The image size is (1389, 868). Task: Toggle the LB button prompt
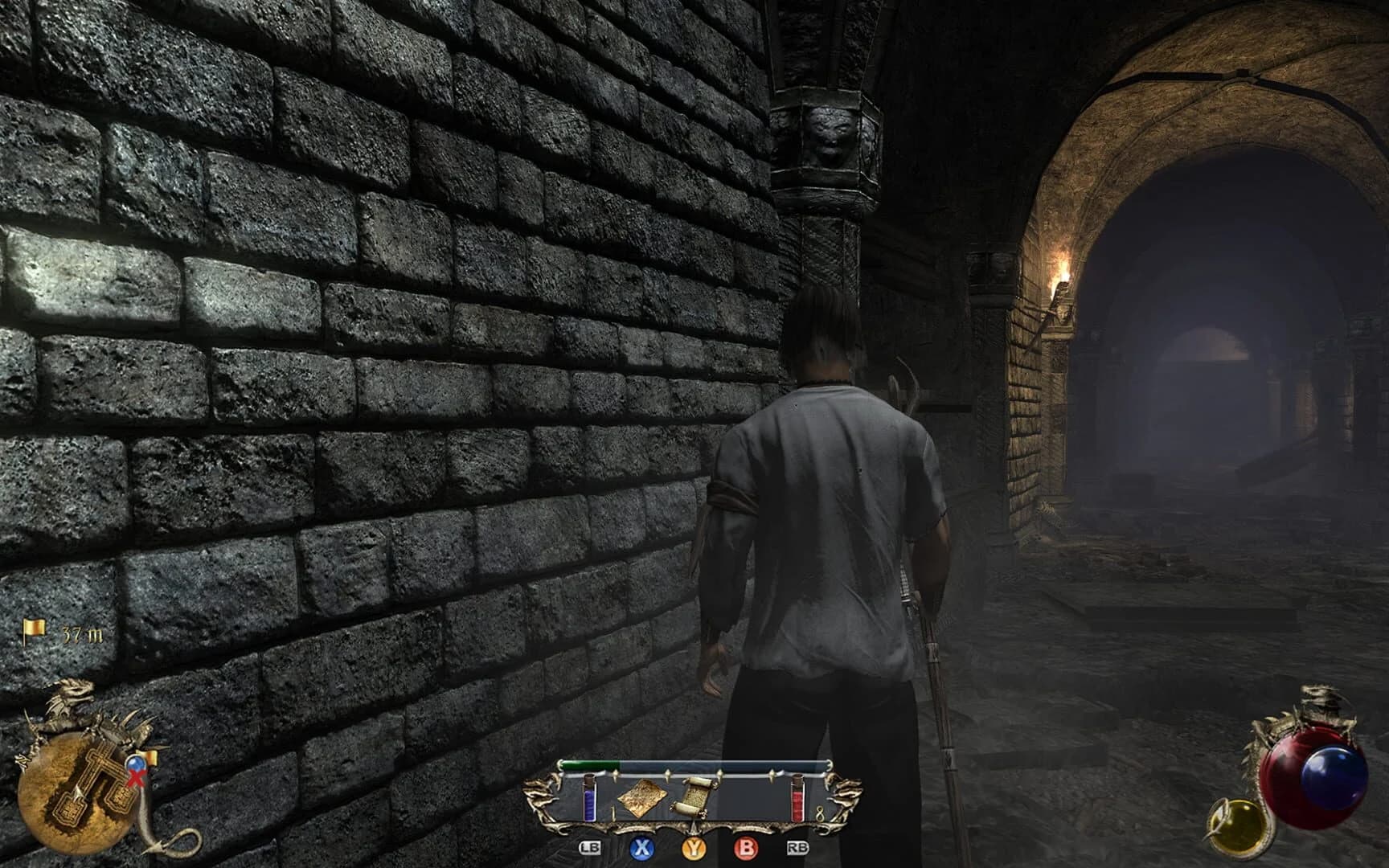[590, 847]
